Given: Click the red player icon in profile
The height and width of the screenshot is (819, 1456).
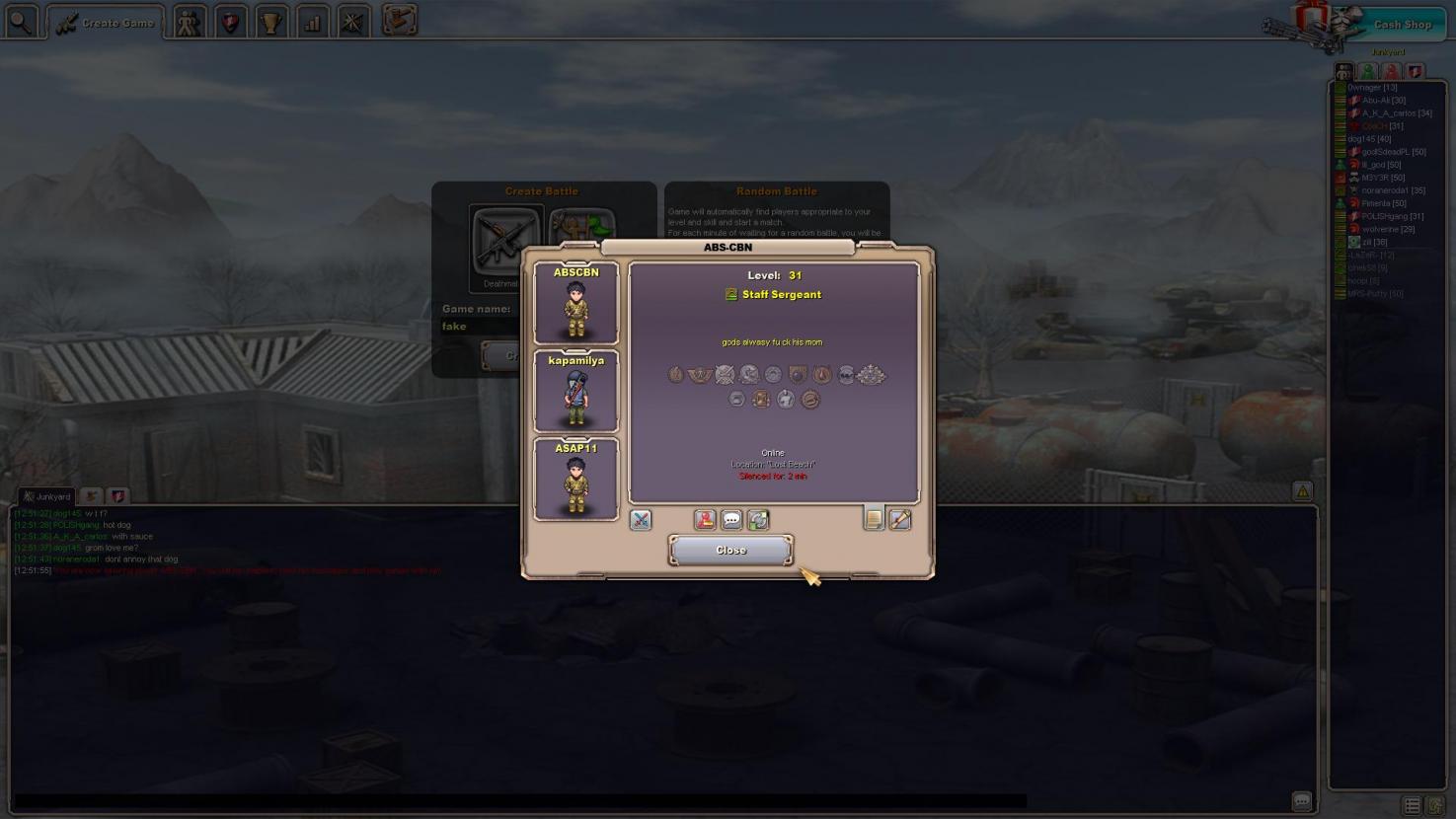Looking at the screenshot, I should tap(705, 520).
